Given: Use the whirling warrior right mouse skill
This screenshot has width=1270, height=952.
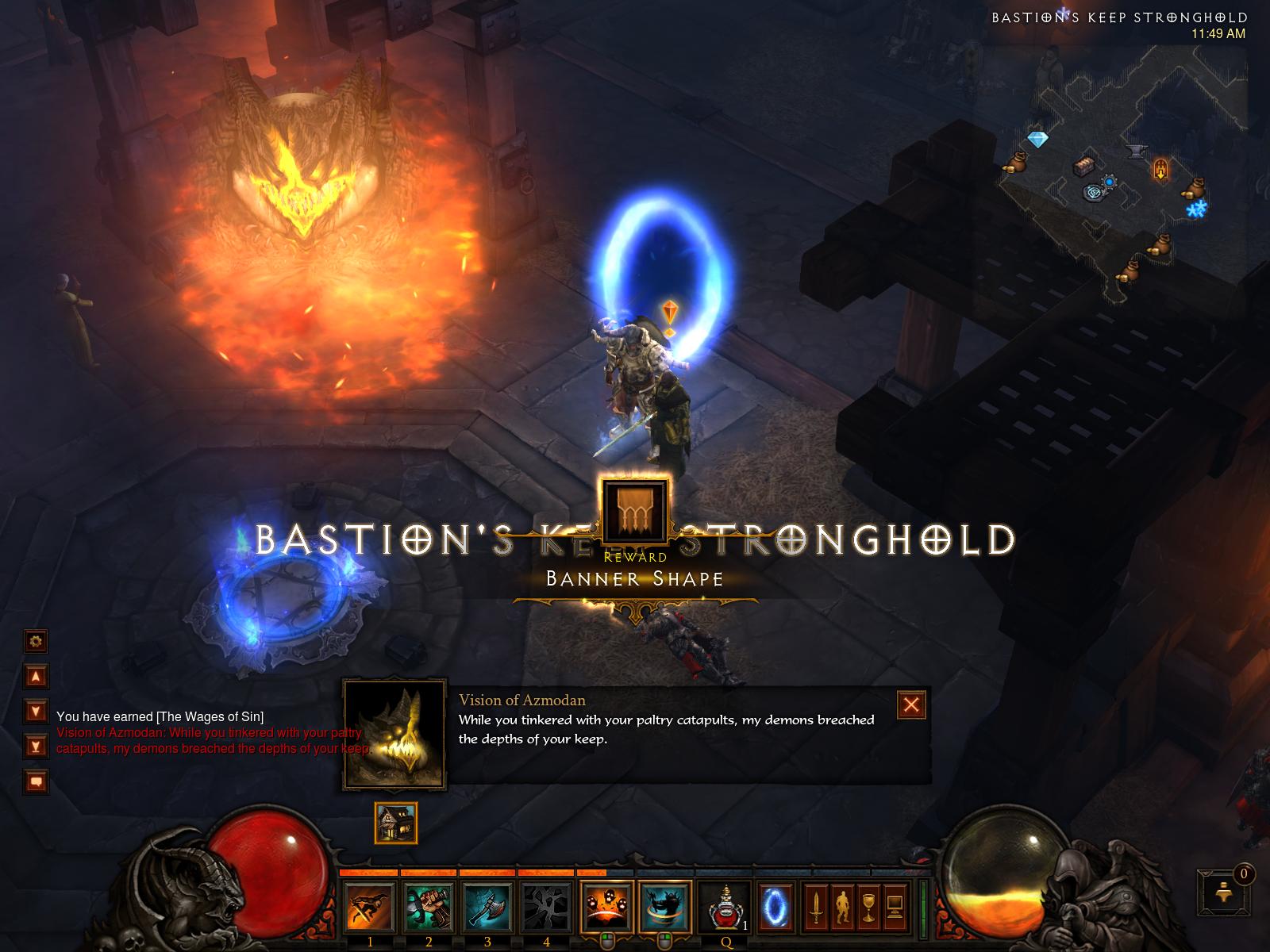Looking at the screenshot, I should point(665,907).
